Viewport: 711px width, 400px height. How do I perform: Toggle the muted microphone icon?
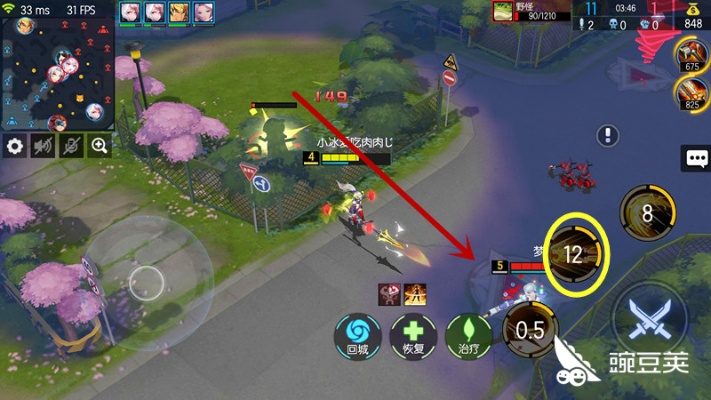click(x=71, y=146)
